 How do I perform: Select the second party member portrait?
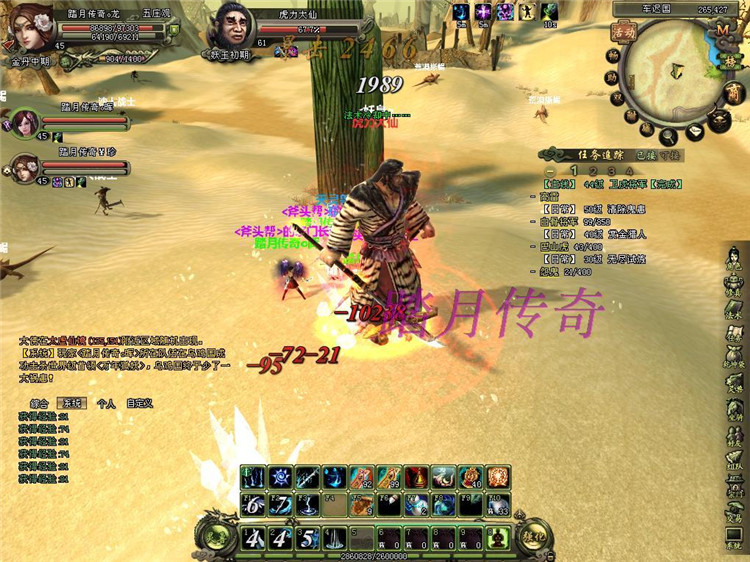point(21,167)
